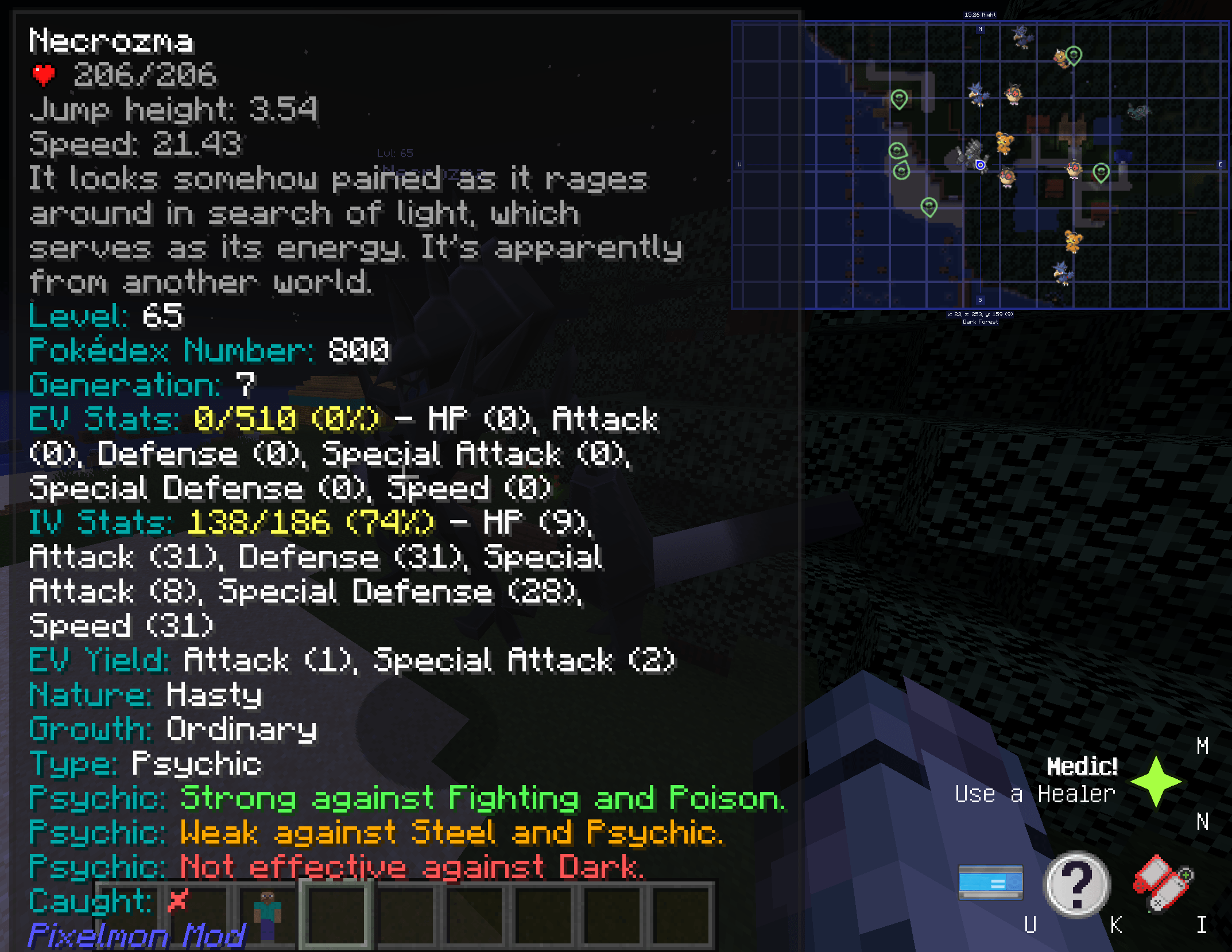This screenshot has width=1232, height=952.
Task: Click the 15:26 Night clock above the minimap
Action: [x=979, y=14]
